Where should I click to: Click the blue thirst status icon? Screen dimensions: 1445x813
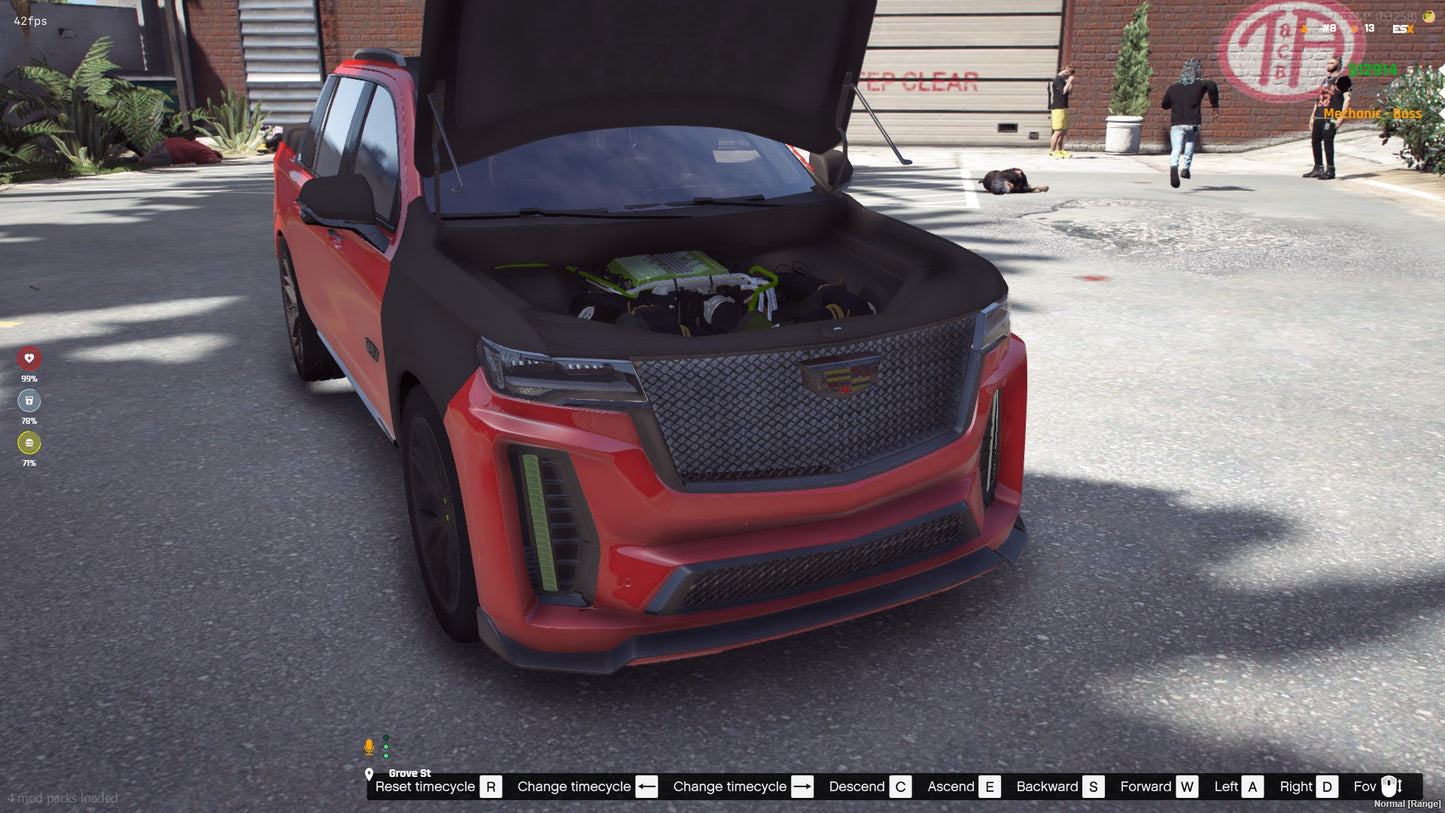(x=28, y=400)
